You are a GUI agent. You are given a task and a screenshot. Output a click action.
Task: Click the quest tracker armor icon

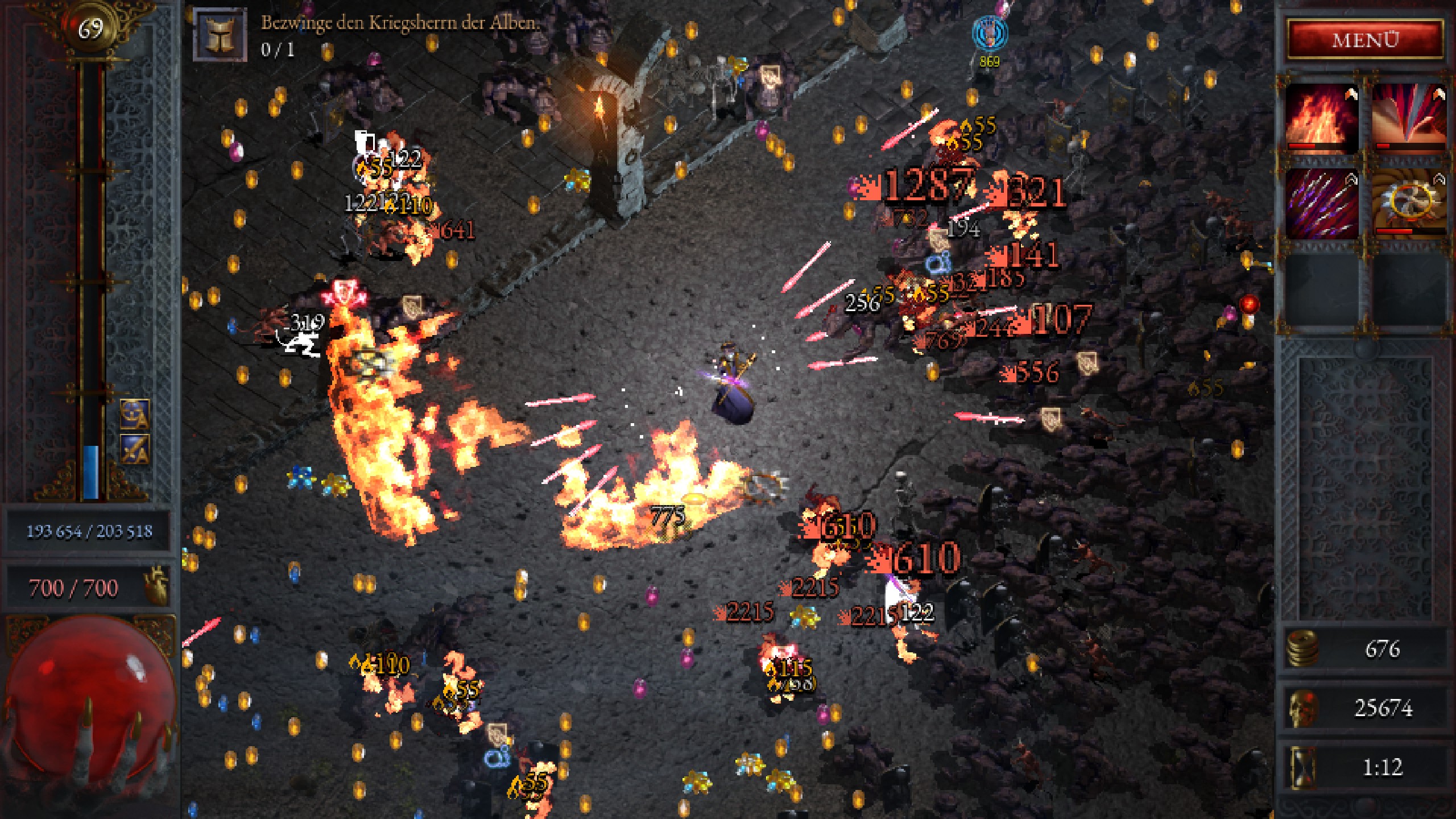click(x=220, y=34)
